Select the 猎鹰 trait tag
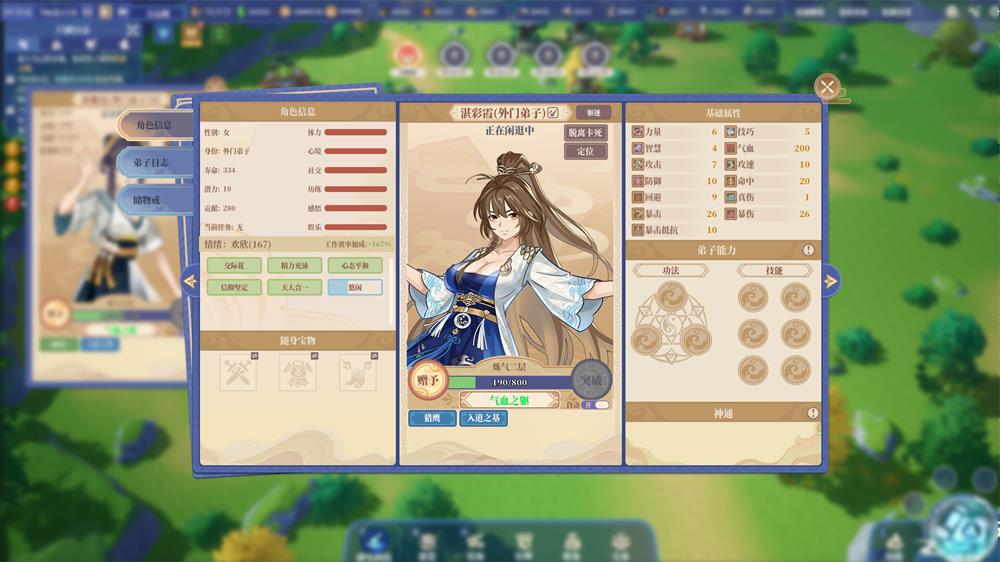Screen dimensions: 1000x562 point(432,419)
